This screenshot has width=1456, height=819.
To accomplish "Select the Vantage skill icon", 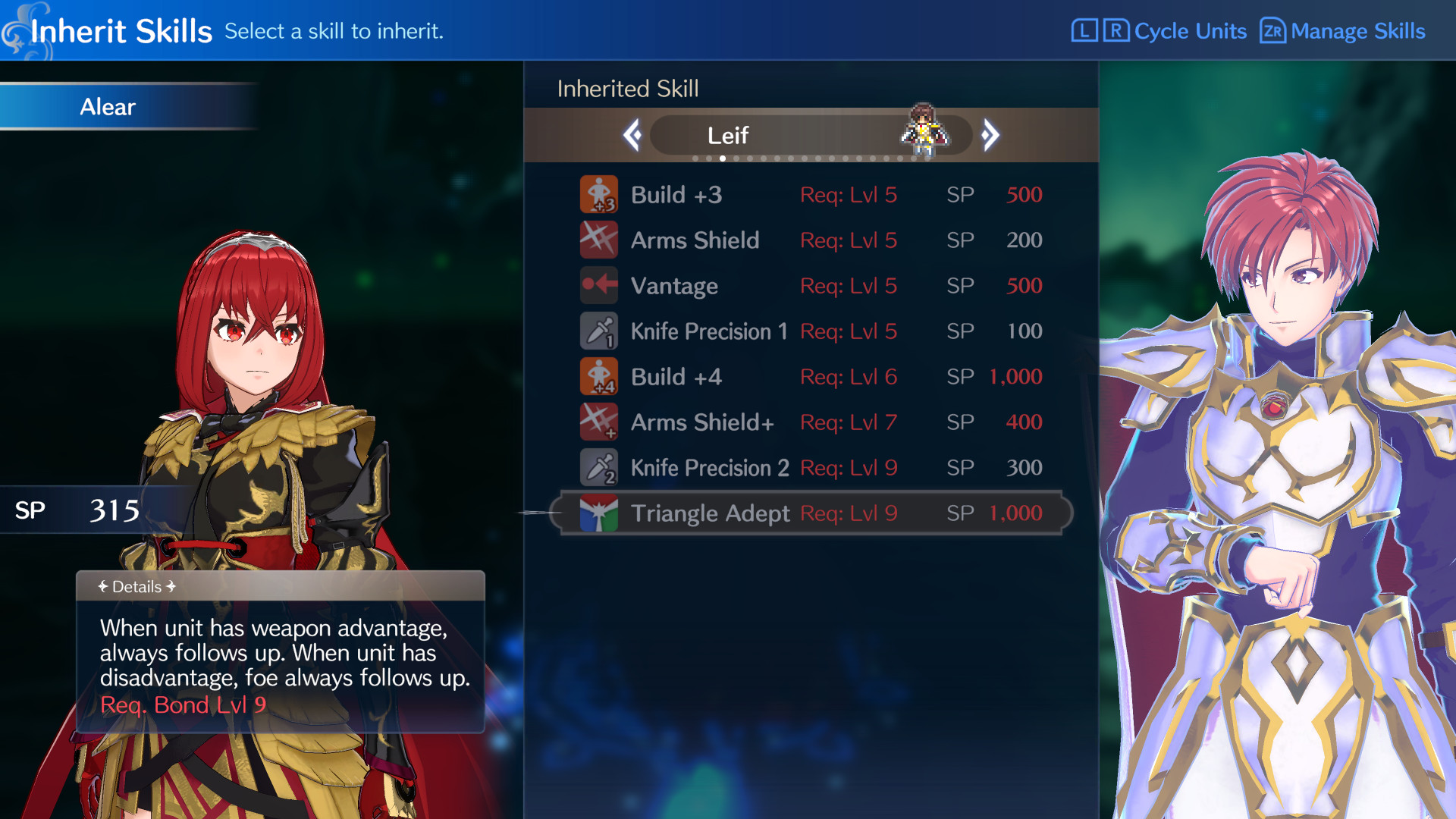I will [x=599, y=285].
